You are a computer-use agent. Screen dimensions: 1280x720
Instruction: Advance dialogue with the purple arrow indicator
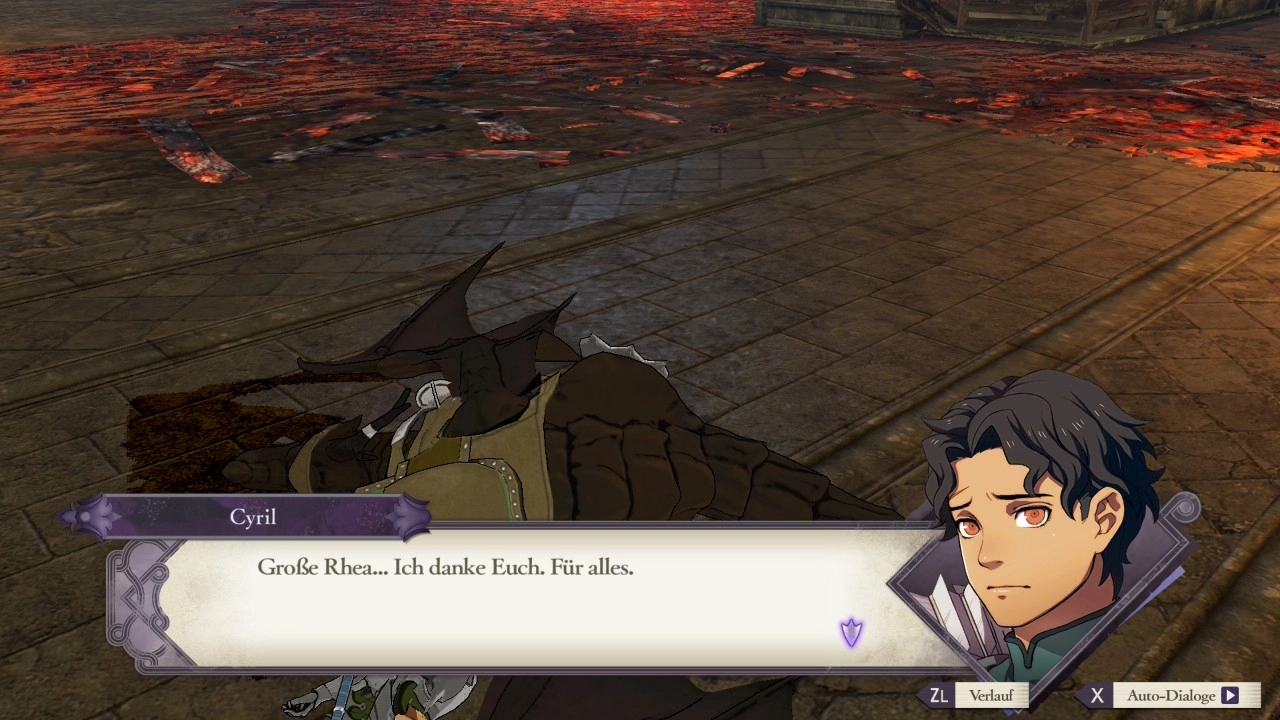pyautogui.click(x=851, y=632)
